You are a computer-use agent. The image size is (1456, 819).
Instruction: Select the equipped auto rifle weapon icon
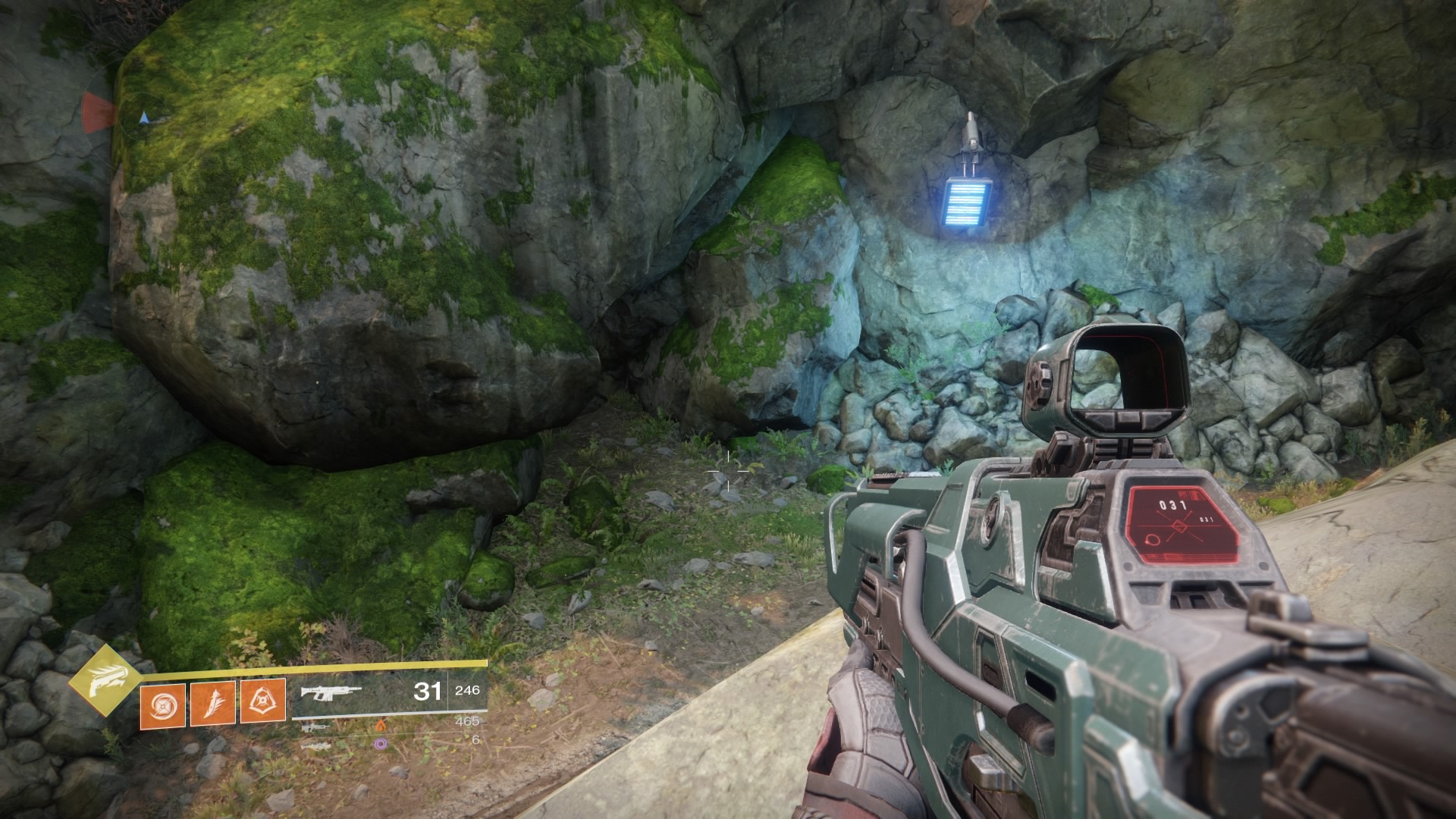(x=331, y=692)
